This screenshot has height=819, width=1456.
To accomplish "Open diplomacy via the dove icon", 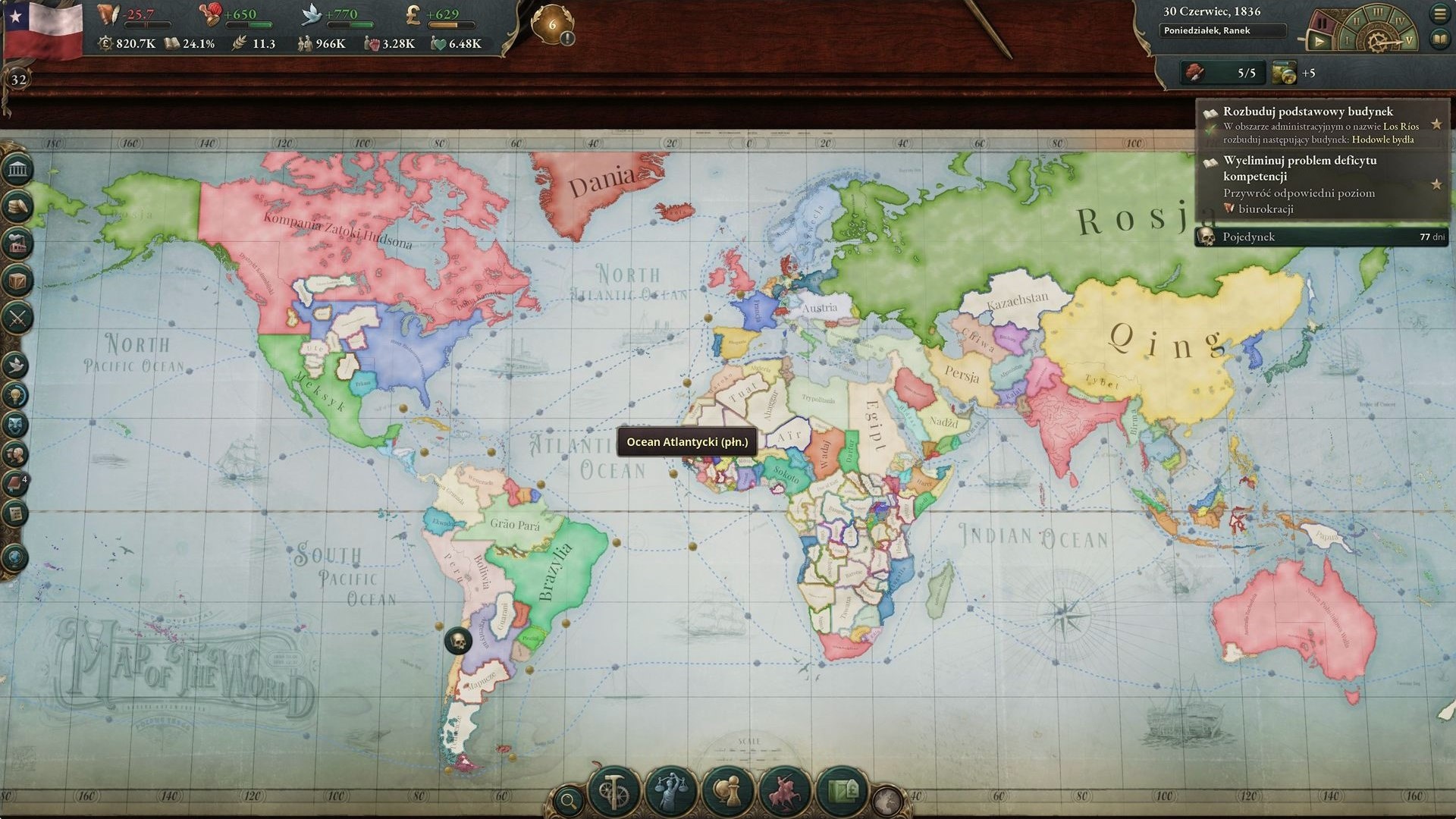I will coord(17,363).
